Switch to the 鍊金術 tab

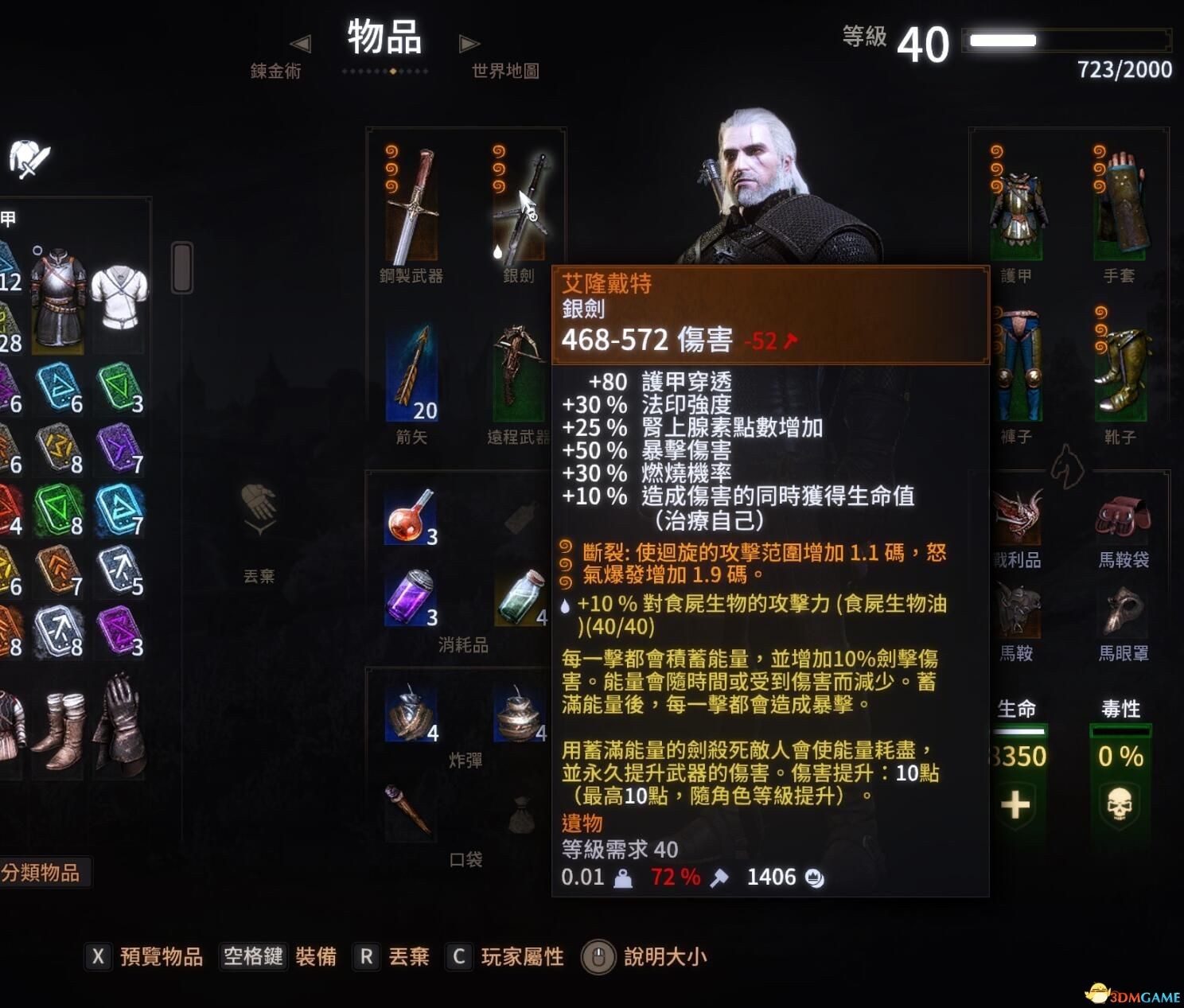(x=275, y=72)
